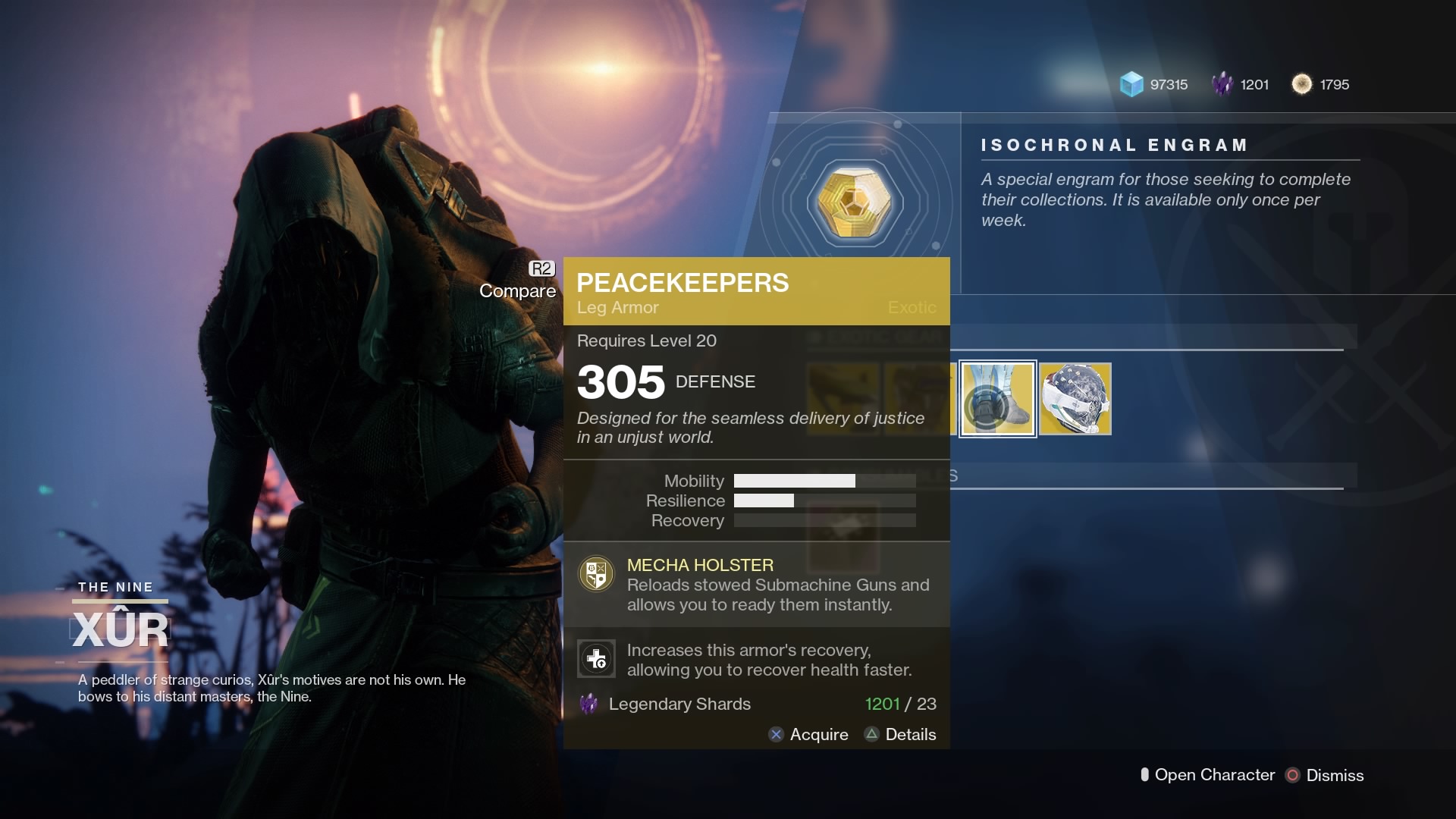The height and width of the screenshot is (819, 1456).
Task: Click the armor recovery mod icon
Action: pyautogui.click(x=596, y=659)
